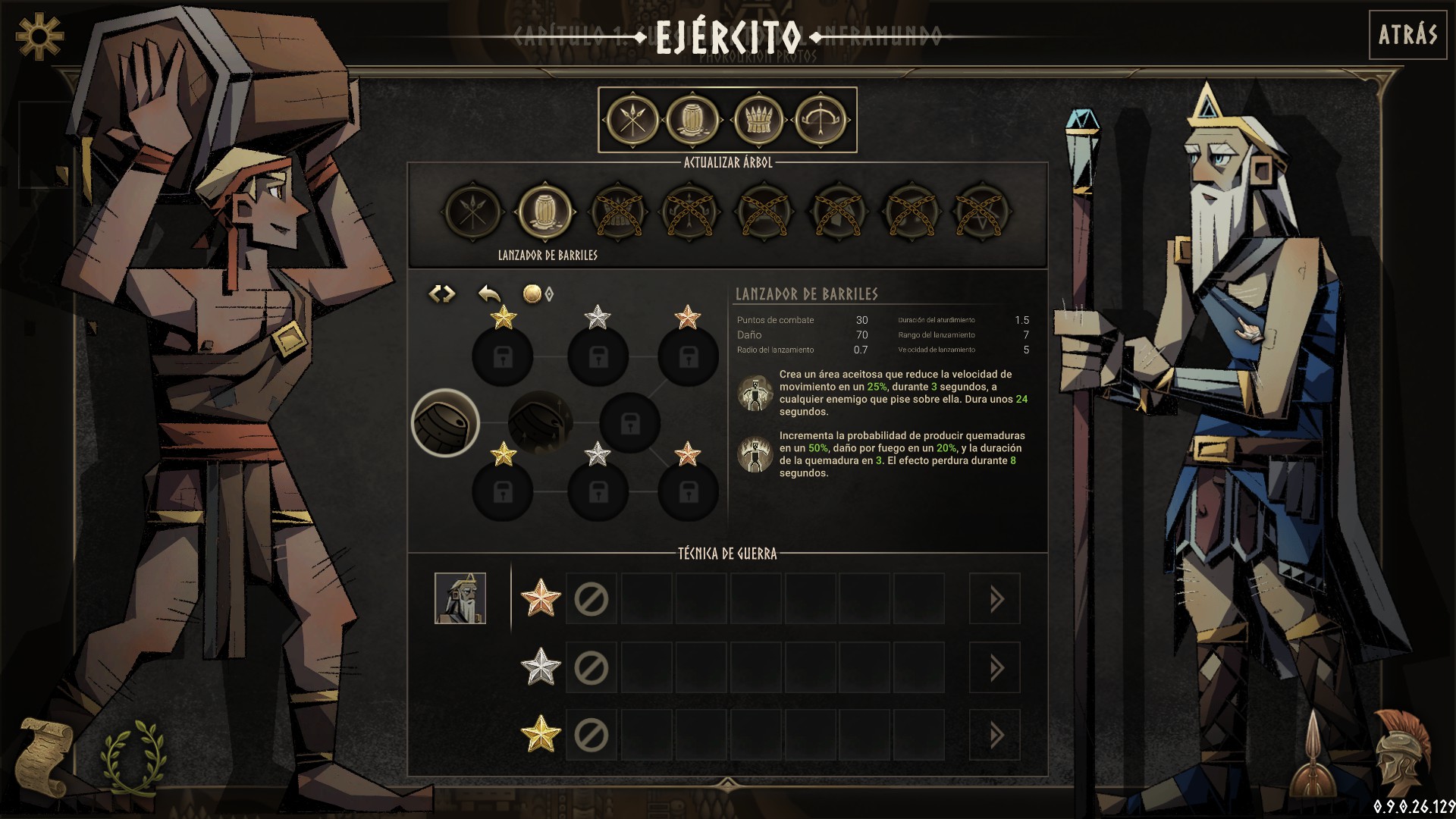Select the spearman node in upgrade tree
Viewport: 1456px width, 819px height.
click(x=473, y=212)
